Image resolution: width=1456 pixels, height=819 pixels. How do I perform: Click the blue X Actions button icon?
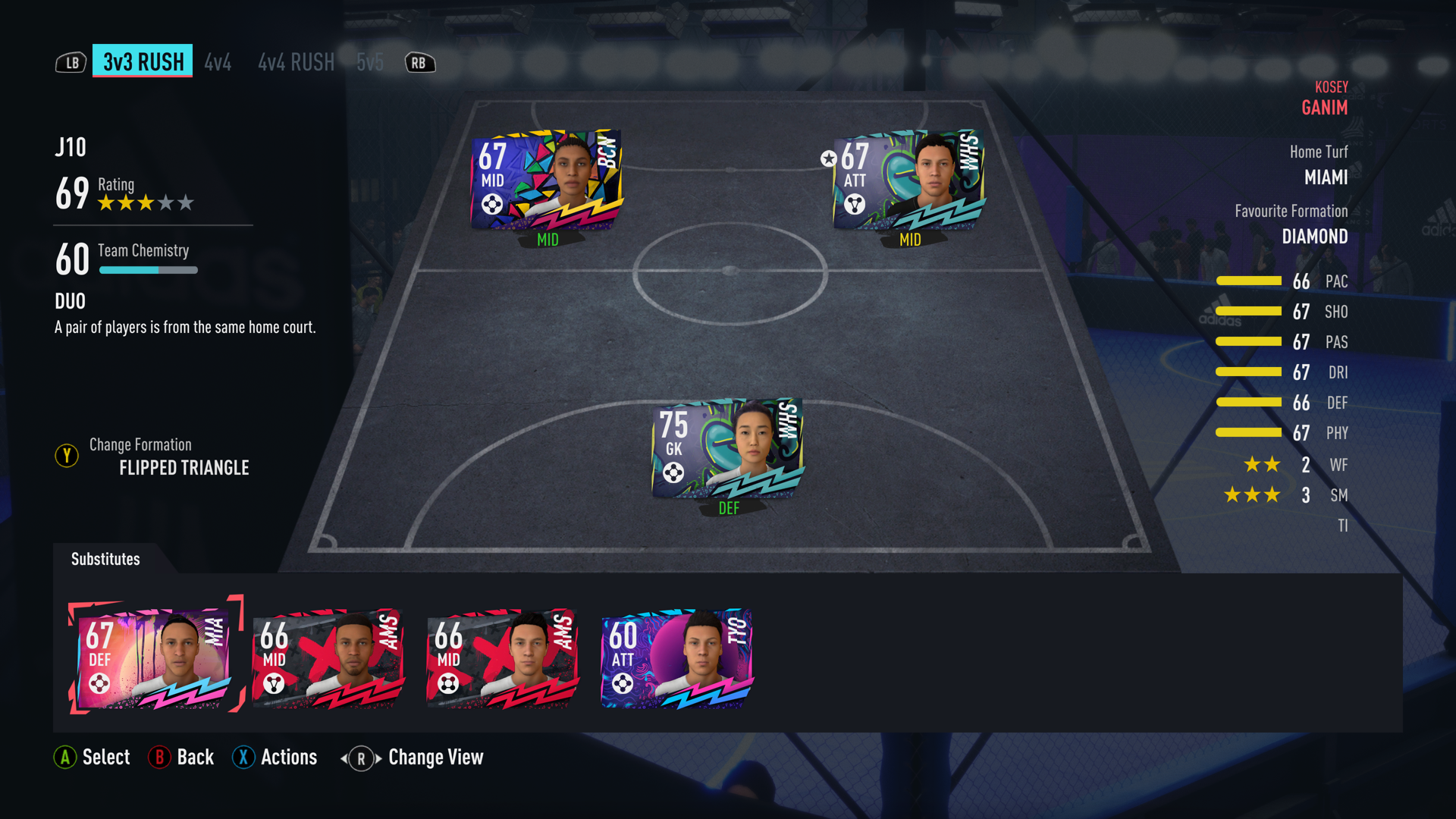tap(243, 757)
